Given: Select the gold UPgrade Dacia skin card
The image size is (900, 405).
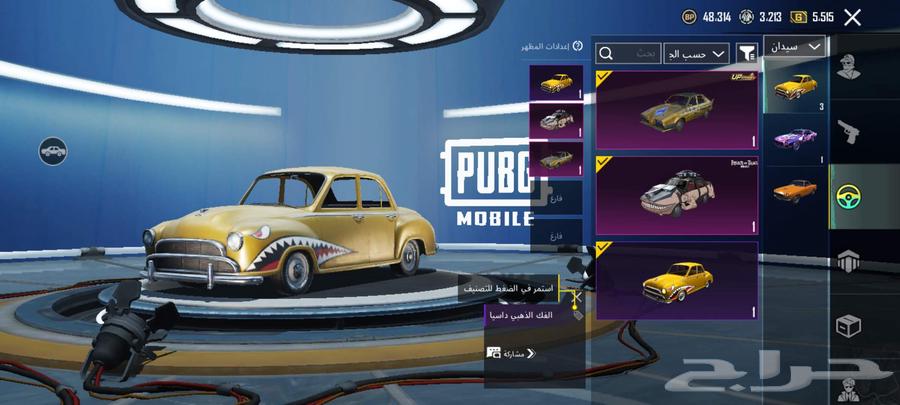Looking at the screenshot, I should (x=676, y=108).
